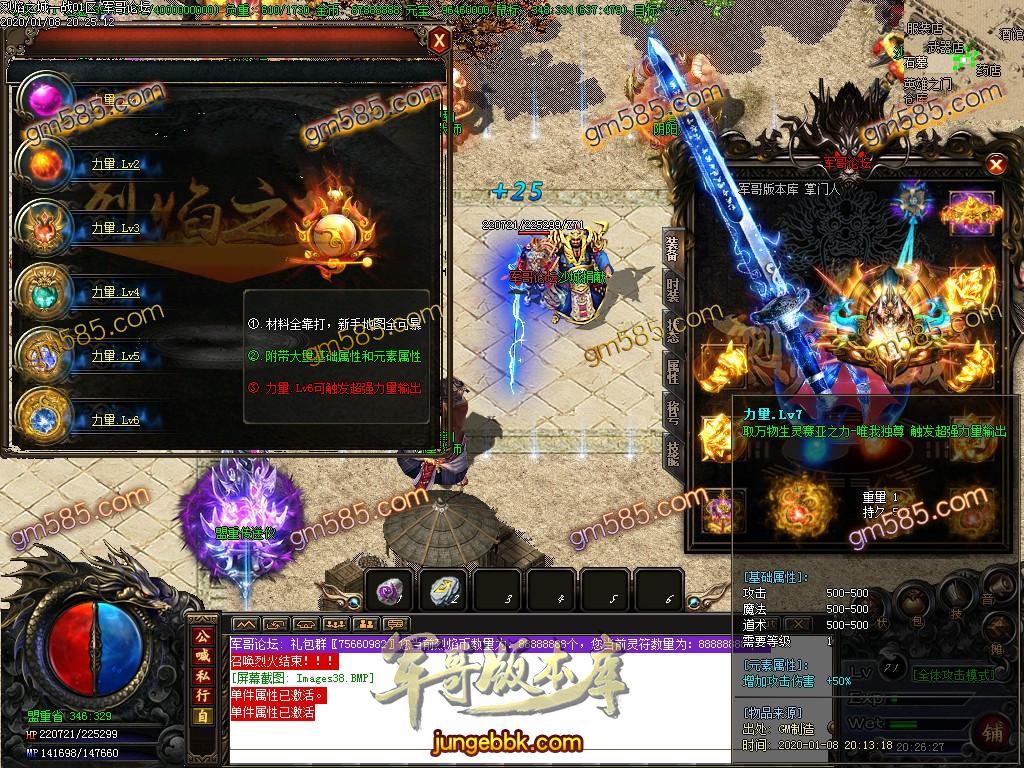Close the strength upgrade panel

pyautogui.click(x=439, y=42)
